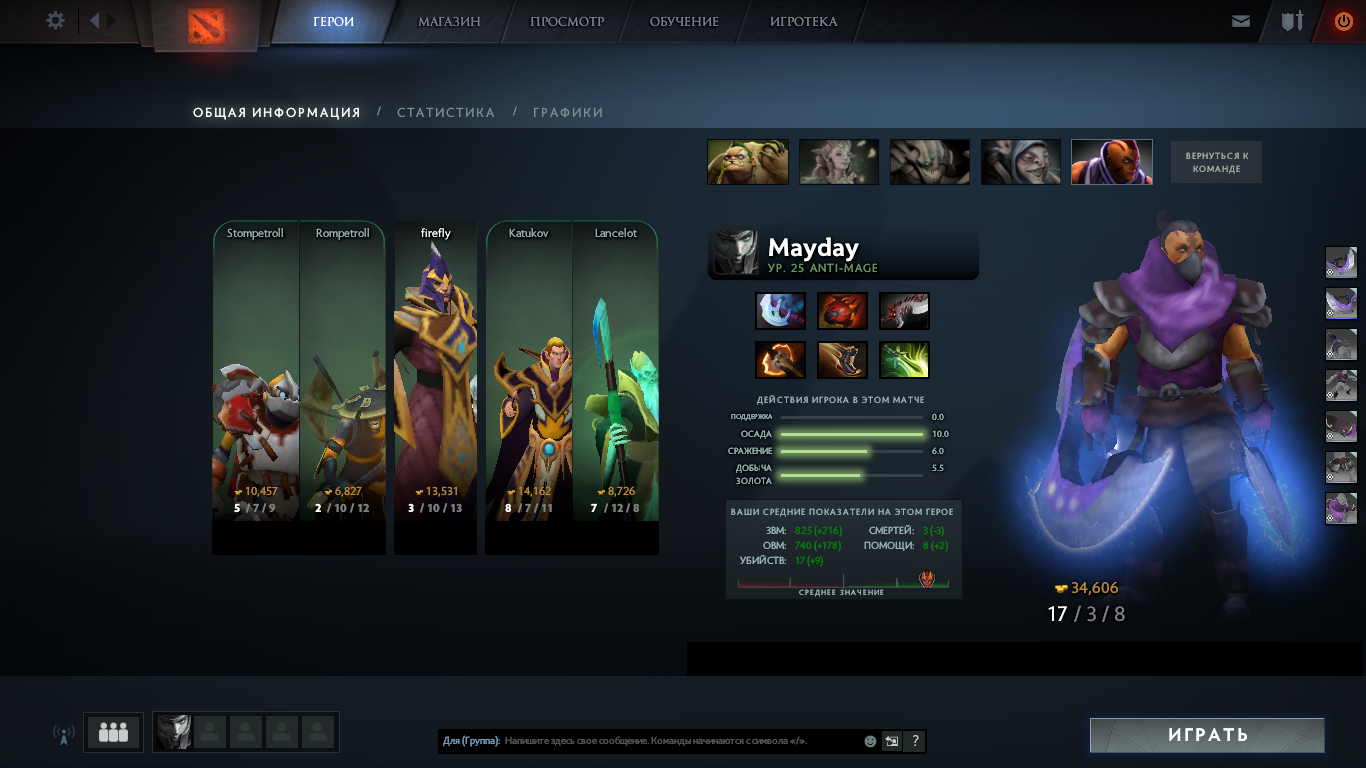Switch to the СТАТИСТИКА tab

point(446,113)
